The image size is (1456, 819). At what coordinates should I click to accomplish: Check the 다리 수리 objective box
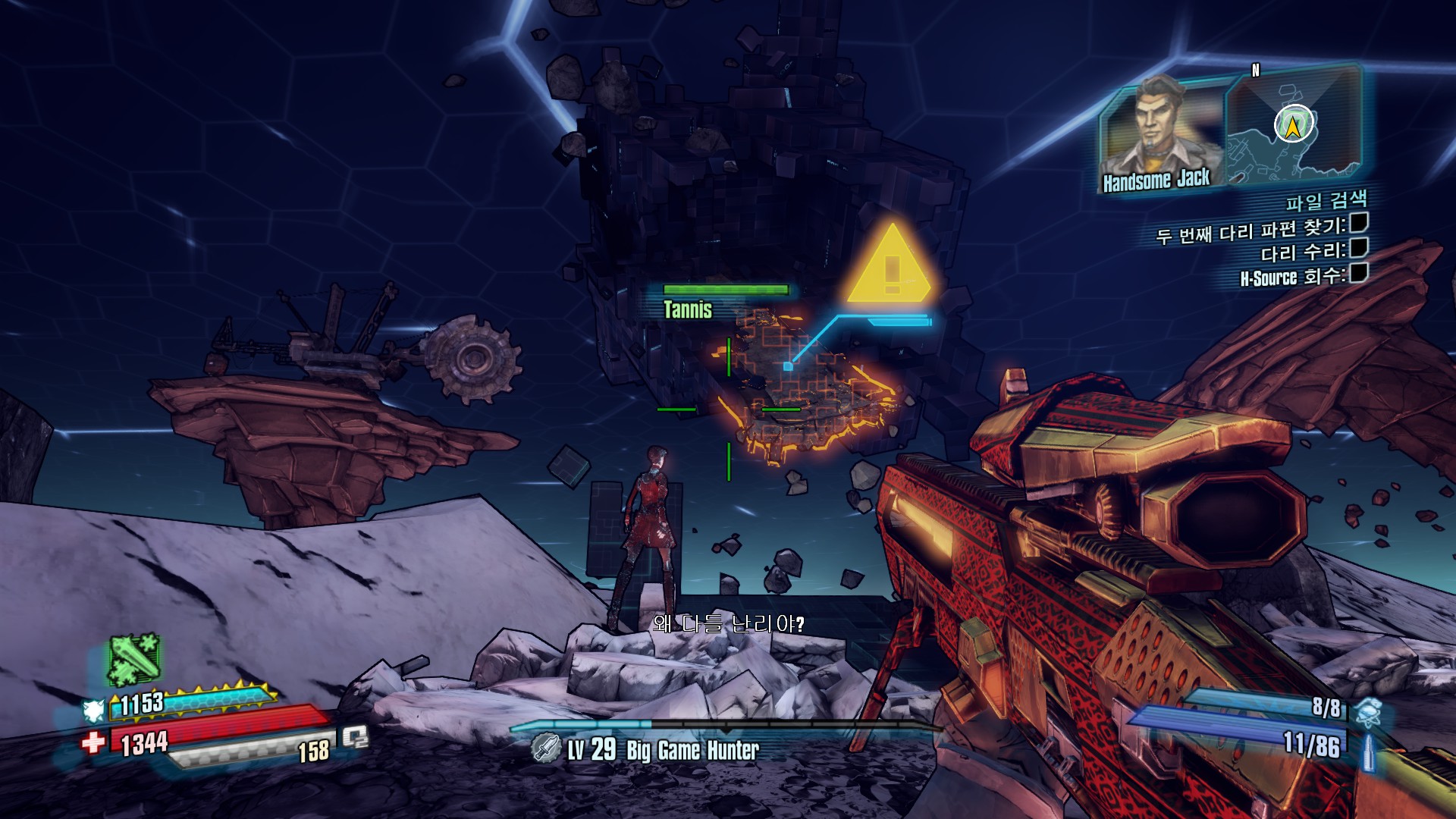1358,248
